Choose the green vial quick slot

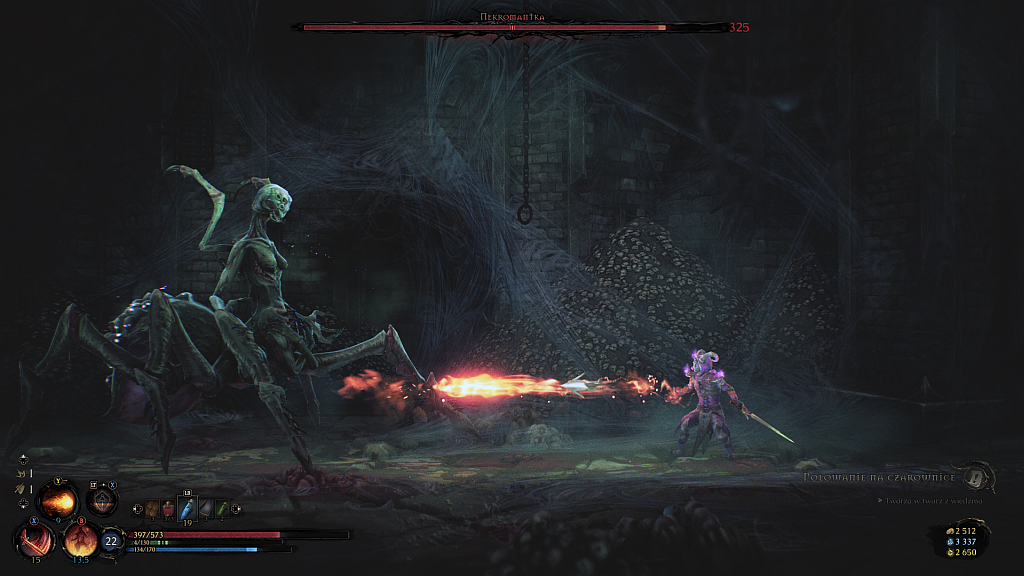[x=221, y=510]
